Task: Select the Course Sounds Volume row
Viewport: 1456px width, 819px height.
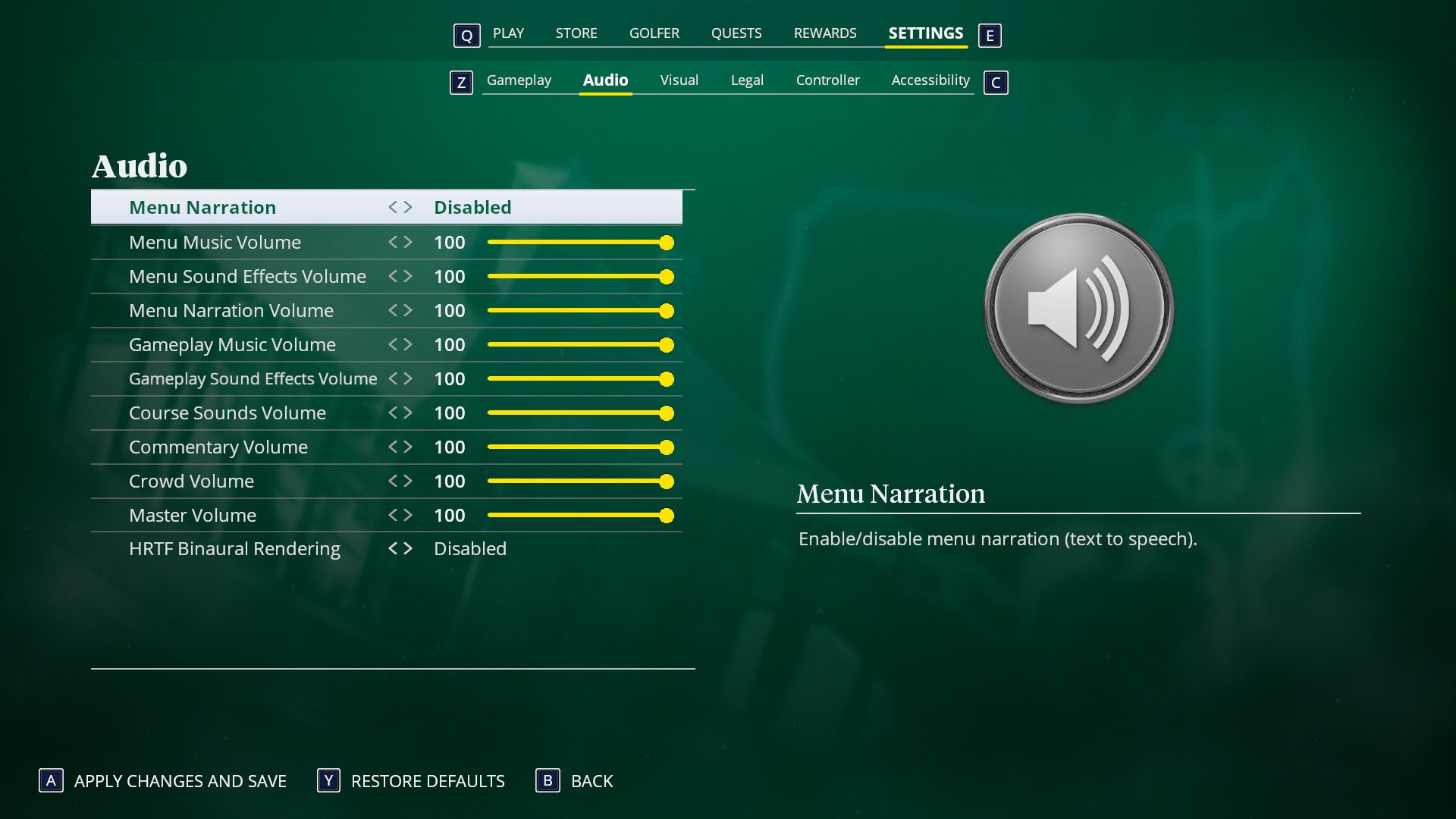Action: tap(227, 413)
